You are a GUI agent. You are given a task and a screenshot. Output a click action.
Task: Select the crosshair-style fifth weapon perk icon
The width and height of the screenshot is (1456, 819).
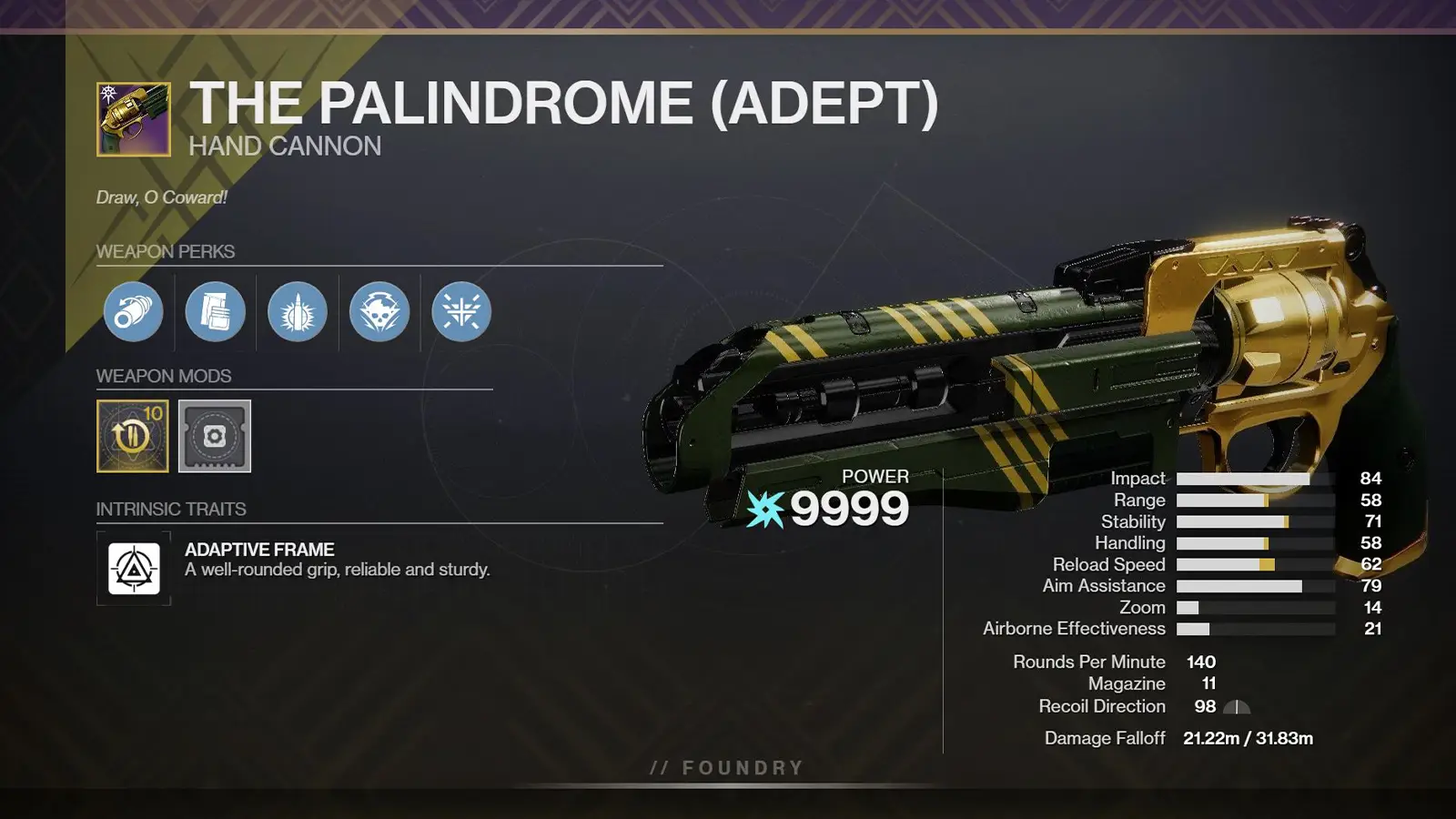(x=460, y=311)
